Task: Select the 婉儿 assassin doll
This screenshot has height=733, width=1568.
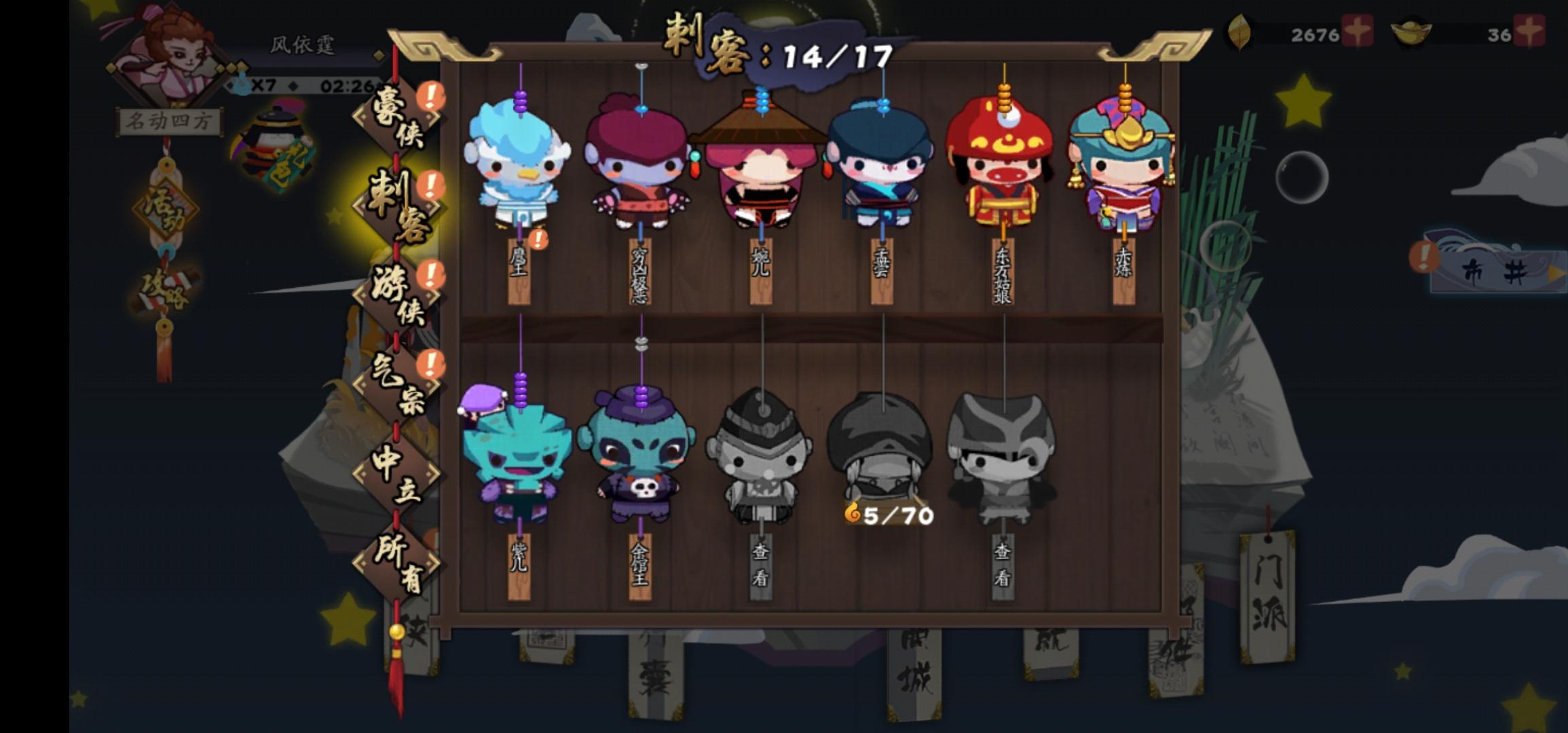Action: click(762, 173)
